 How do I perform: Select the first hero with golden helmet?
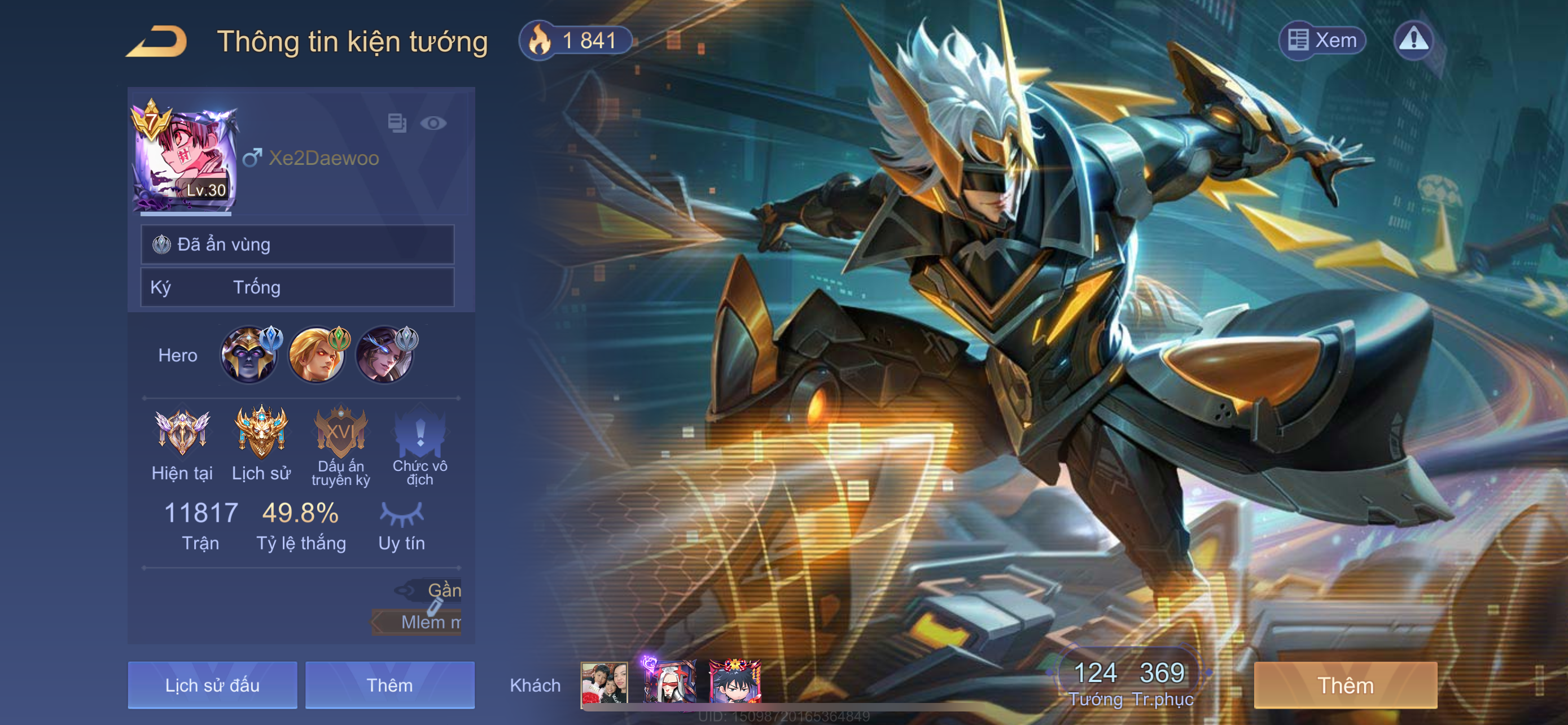249,355
